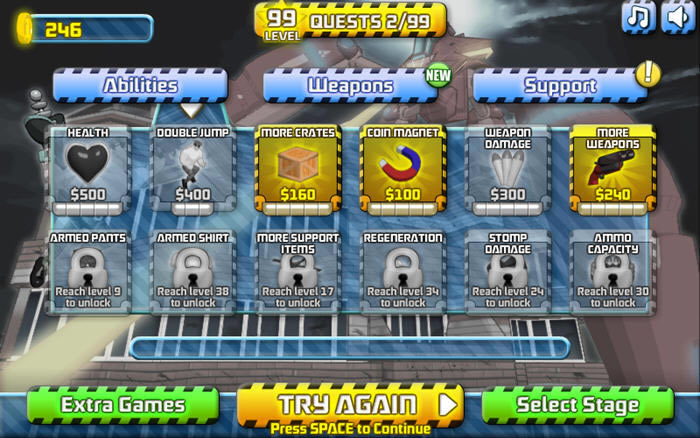Buy the More Crates upgrade
This screenshot has width=700, height=438.
point(298,168)
